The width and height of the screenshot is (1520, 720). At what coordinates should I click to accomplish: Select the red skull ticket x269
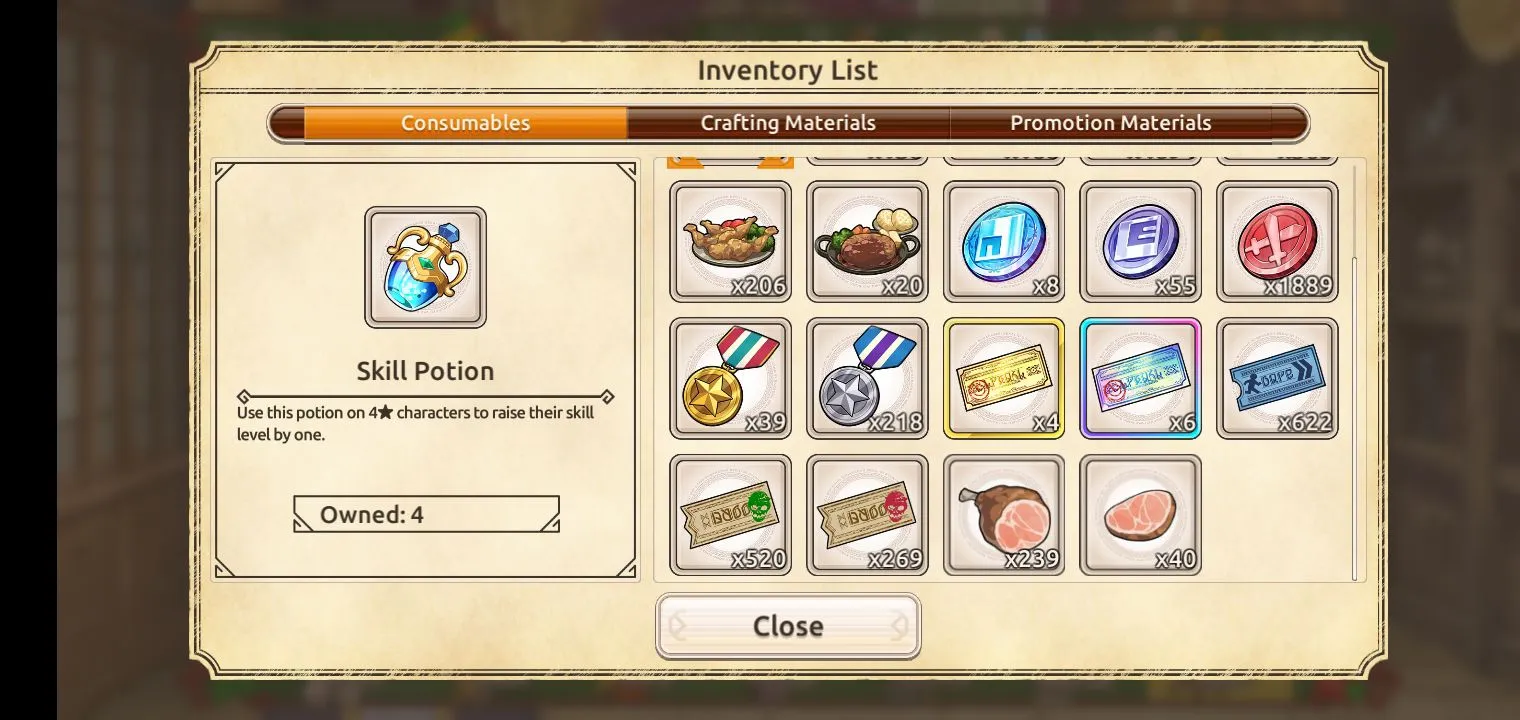click(867, 515)
